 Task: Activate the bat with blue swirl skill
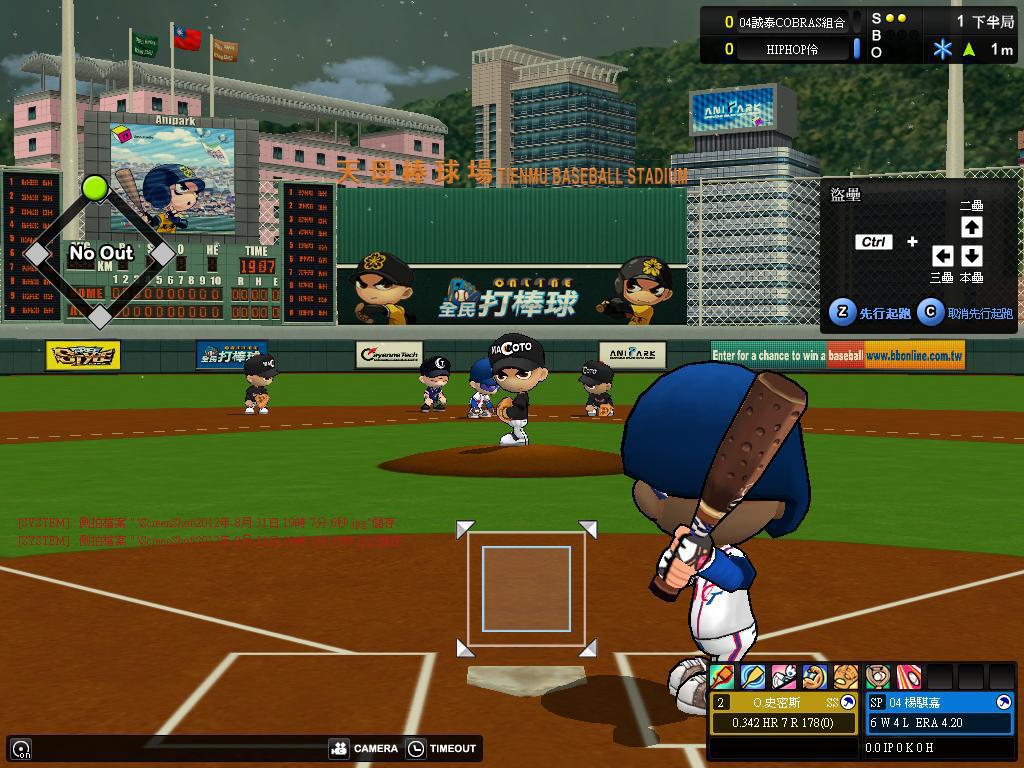pos(753,677)
